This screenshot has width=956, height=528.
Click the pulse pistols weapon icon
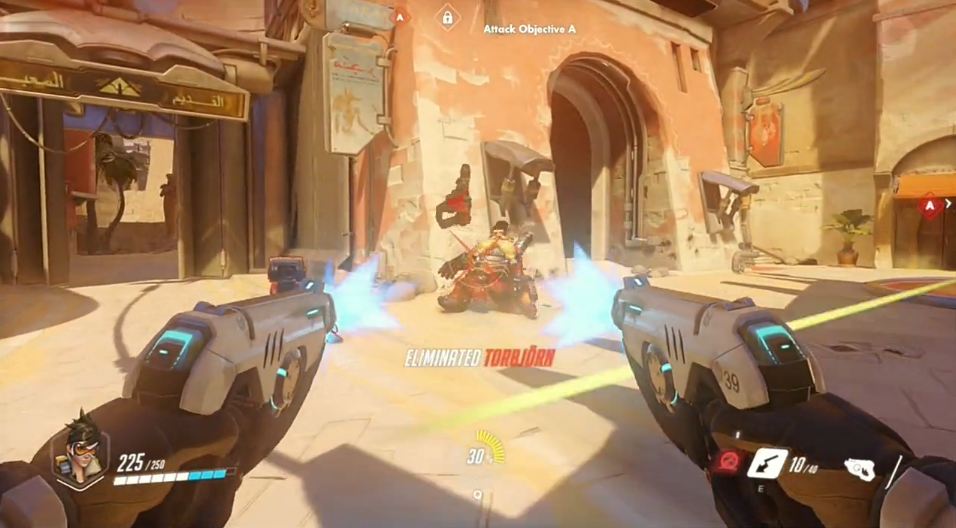click(x=859, y=467)
